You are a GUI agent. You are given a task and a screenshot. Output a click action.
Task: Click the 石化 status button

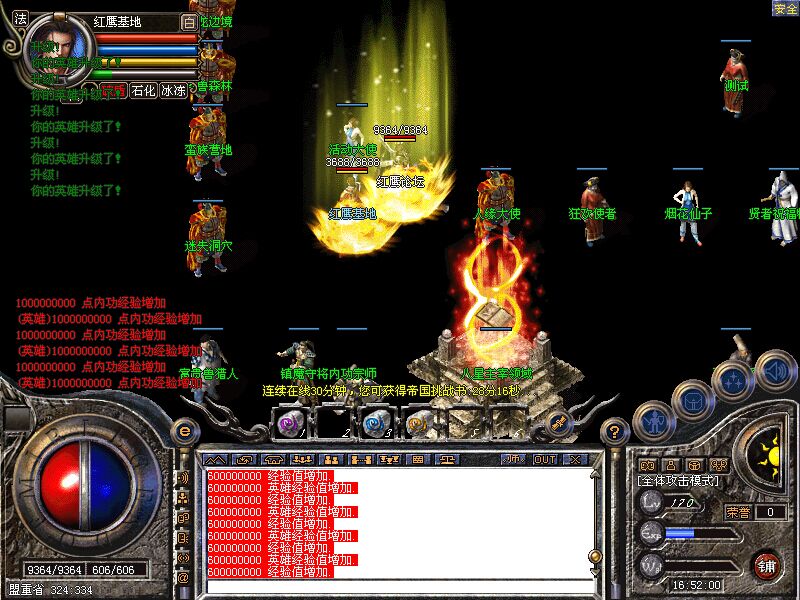(145, 90)
